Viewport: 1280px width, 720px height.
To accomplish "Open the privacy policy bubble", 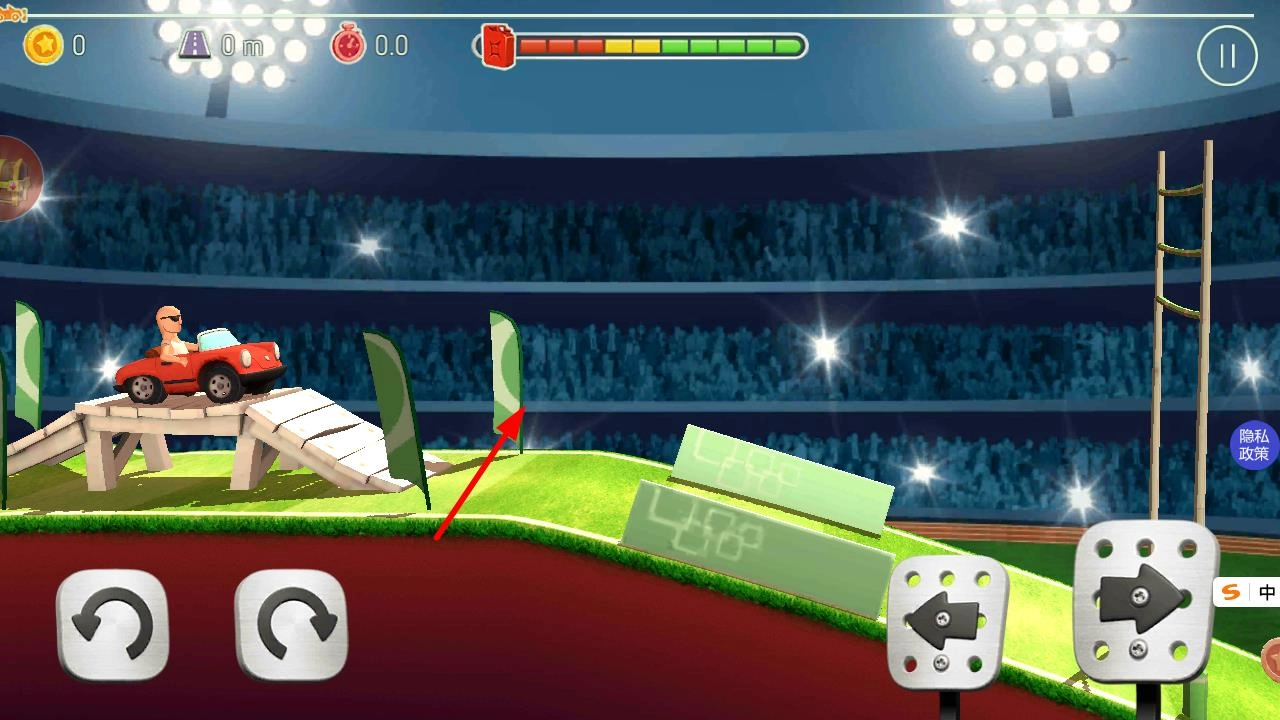I will [1255, 445].
